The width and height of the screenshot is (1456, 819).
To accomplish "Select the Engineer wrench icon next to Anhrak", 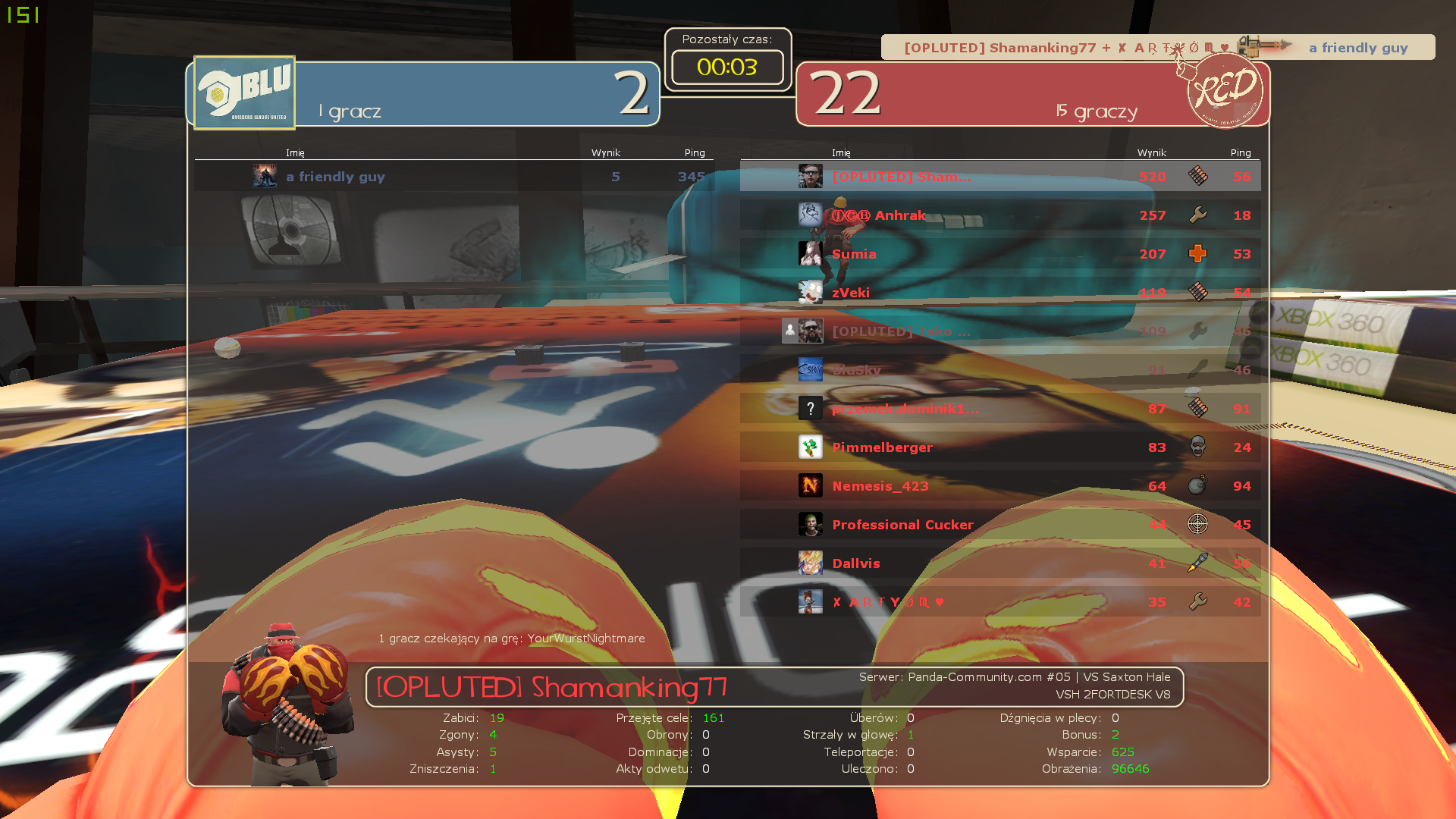I will tap(1199, 215).
